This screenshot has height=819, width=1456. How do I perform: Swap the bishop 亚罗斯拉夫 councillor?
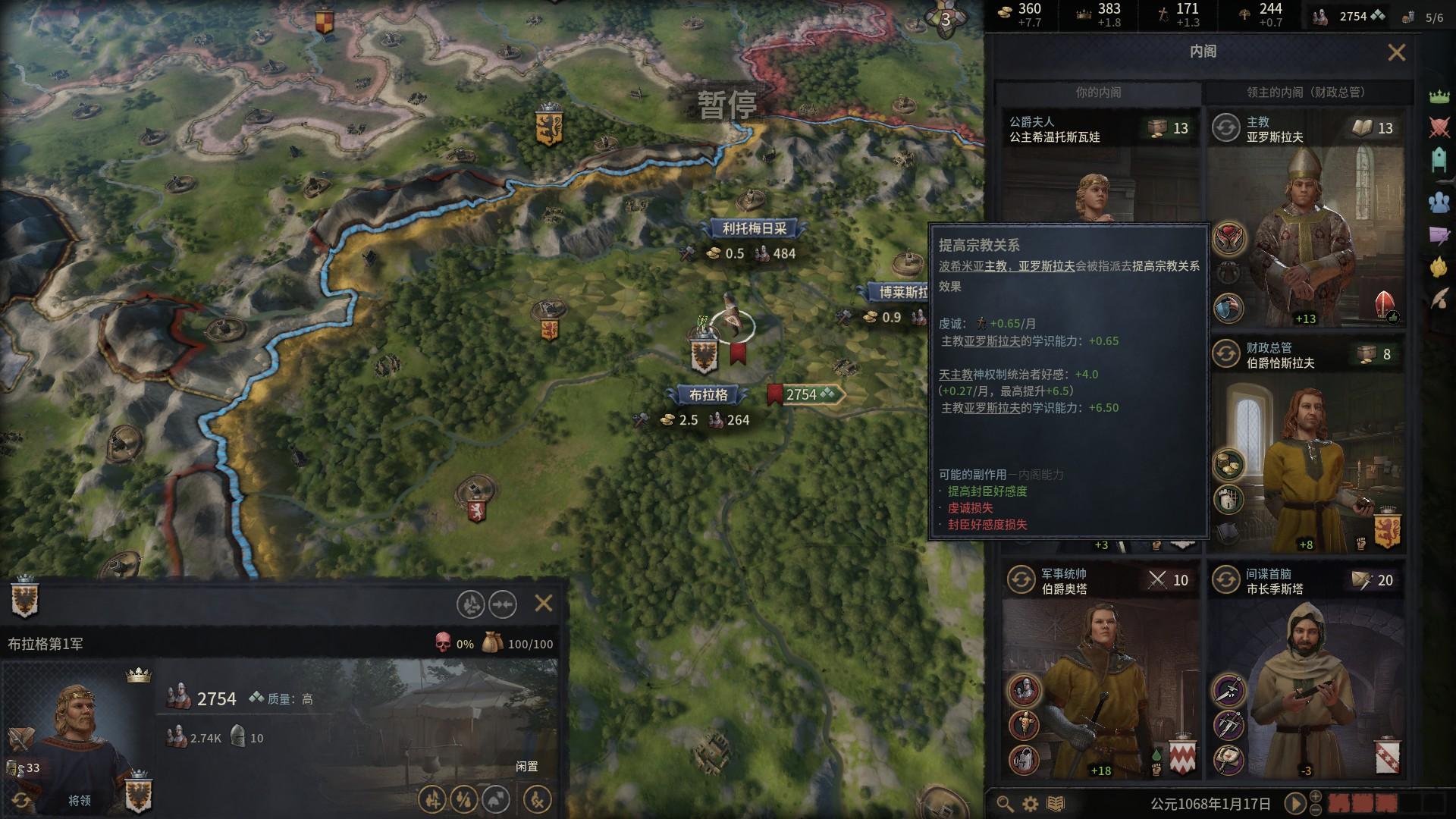click(x=1225, y=128)
